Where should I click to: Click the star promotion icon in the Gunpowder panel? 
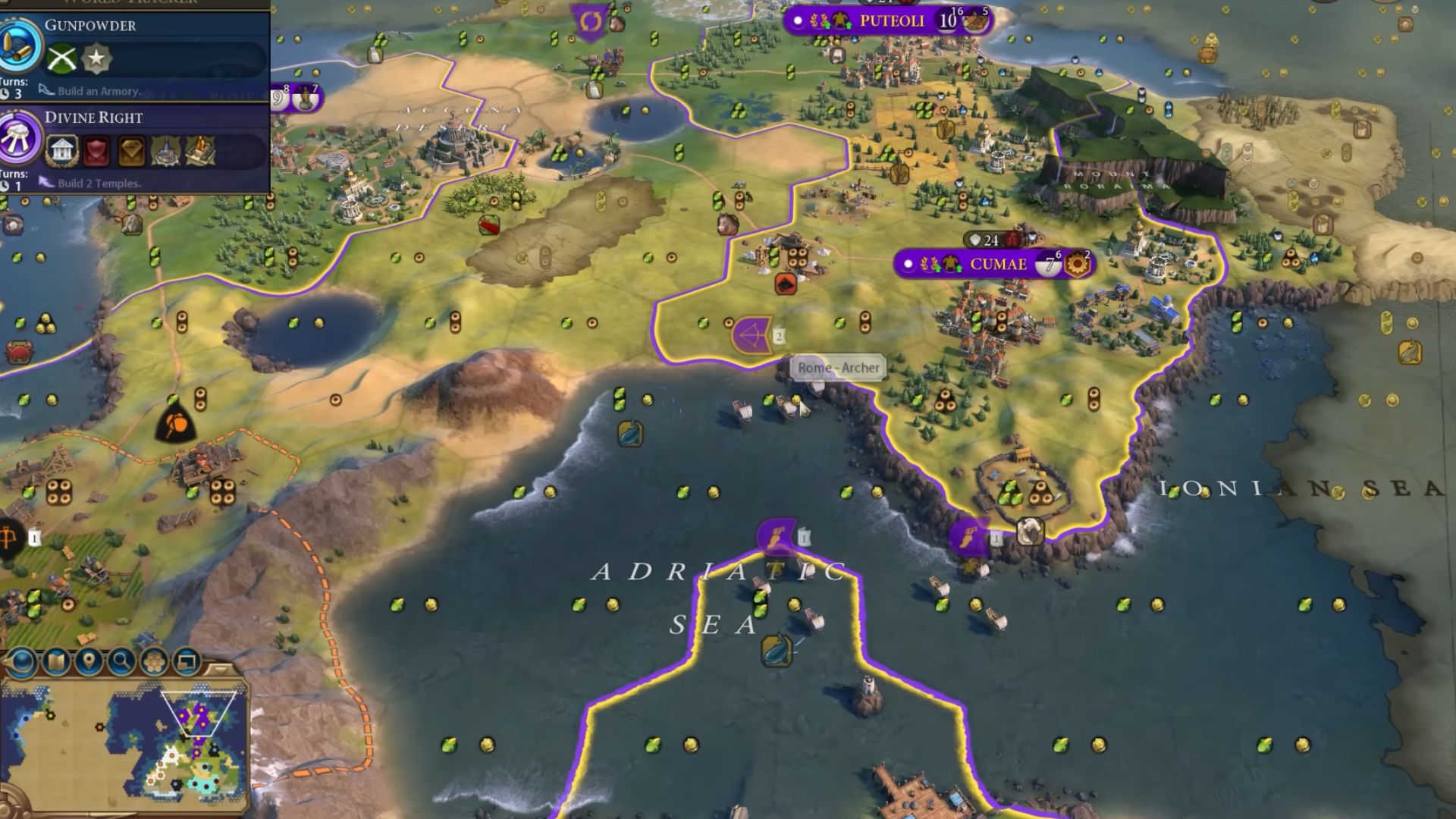point(96,58)
